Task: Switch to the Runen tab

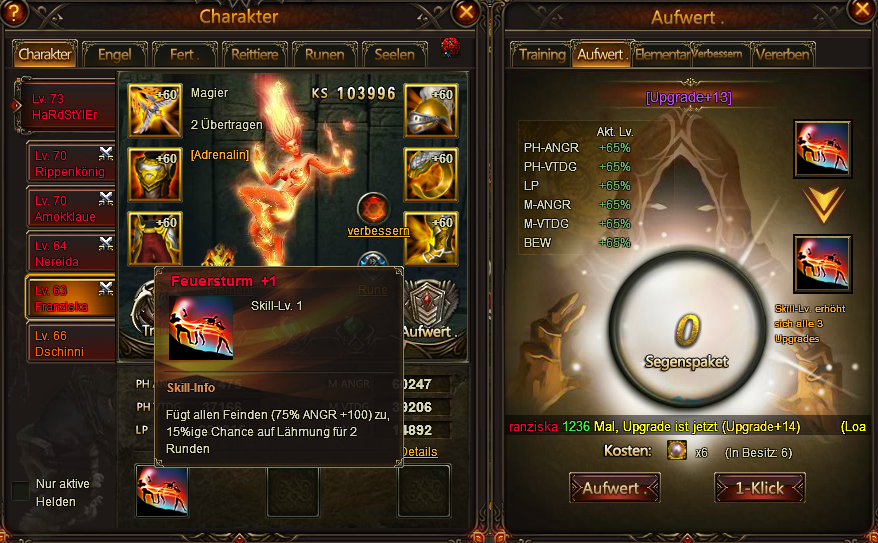Action: 324,54
